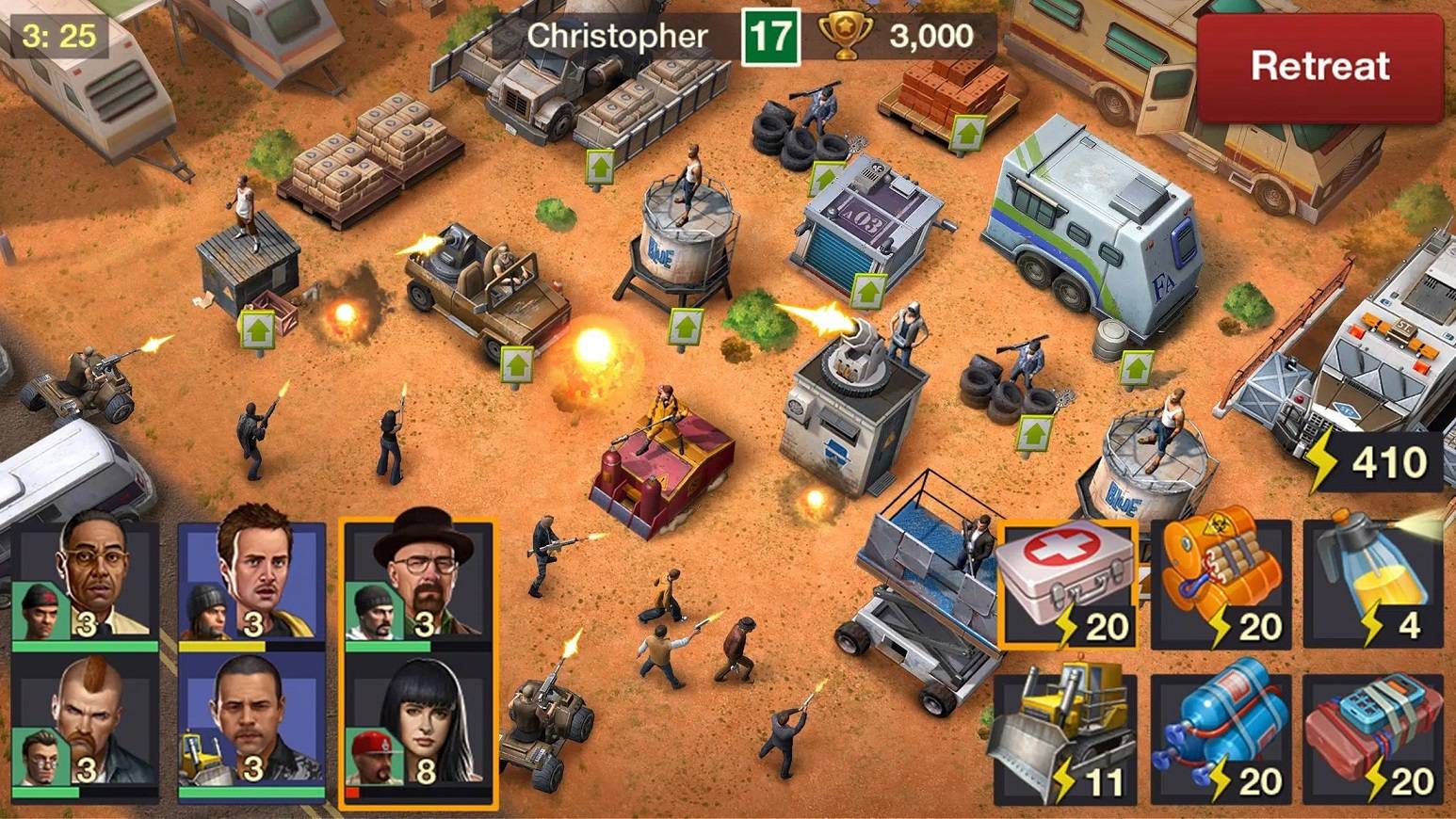The height and width of the screenshot is (819, 1456).
Task: Tap the green upgrade arrow on the water tower
Action: (x=685, y=325)
